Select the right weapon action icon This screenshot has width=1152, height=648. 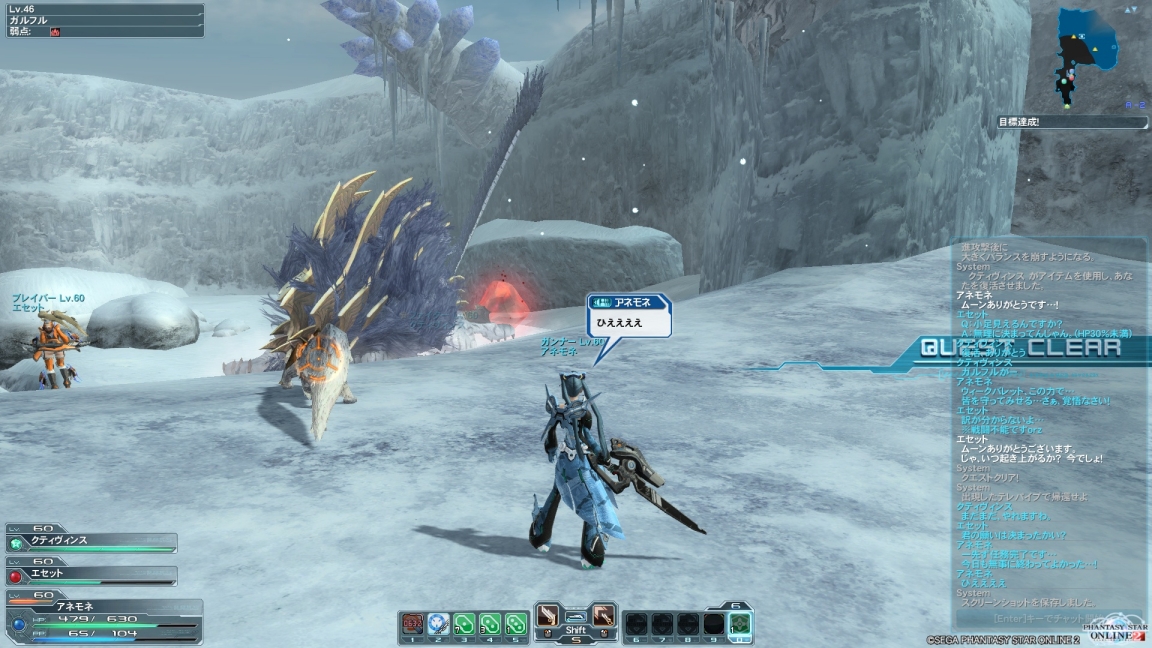coord(604,616)
